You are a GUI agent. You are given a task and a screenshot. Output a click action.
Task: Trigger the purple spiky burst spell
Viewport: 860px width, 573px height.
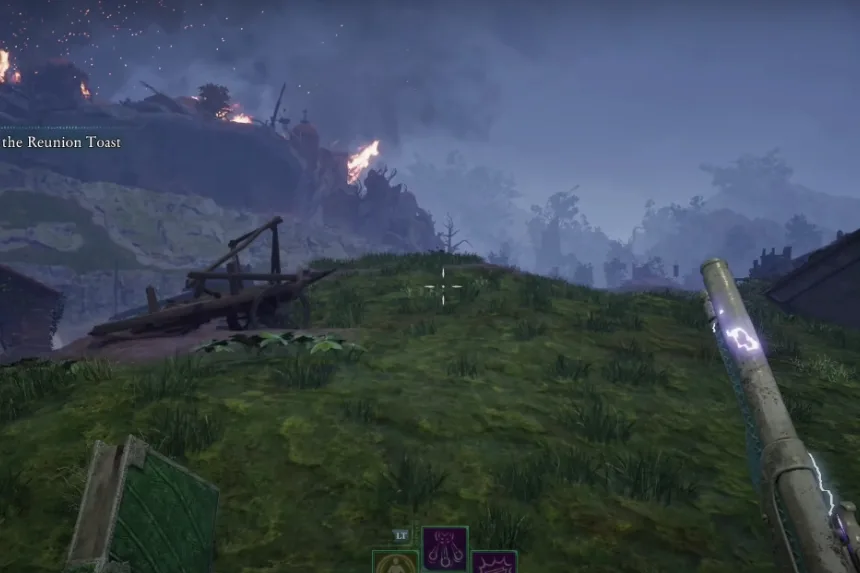coord(494,563)
